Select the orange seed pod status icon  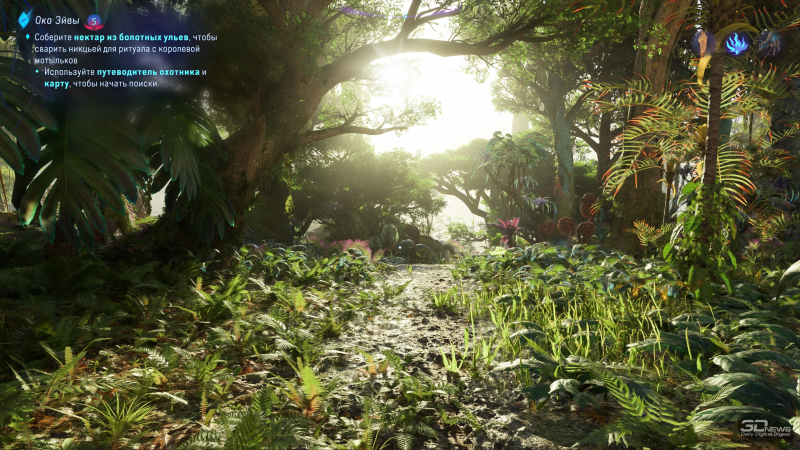click(705, 42)
